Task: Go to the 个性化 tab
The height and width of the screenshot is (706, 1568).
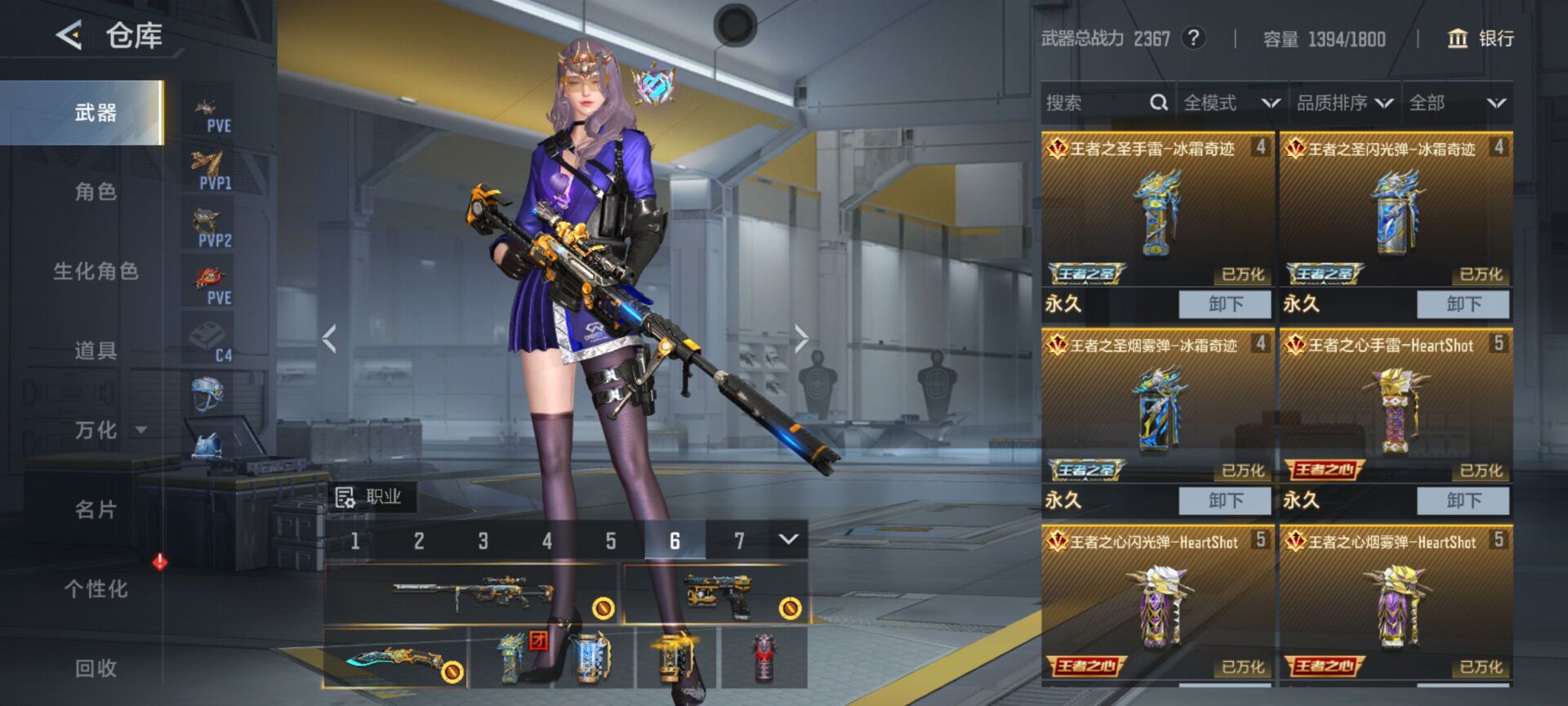Action: [x=96, y=589]
